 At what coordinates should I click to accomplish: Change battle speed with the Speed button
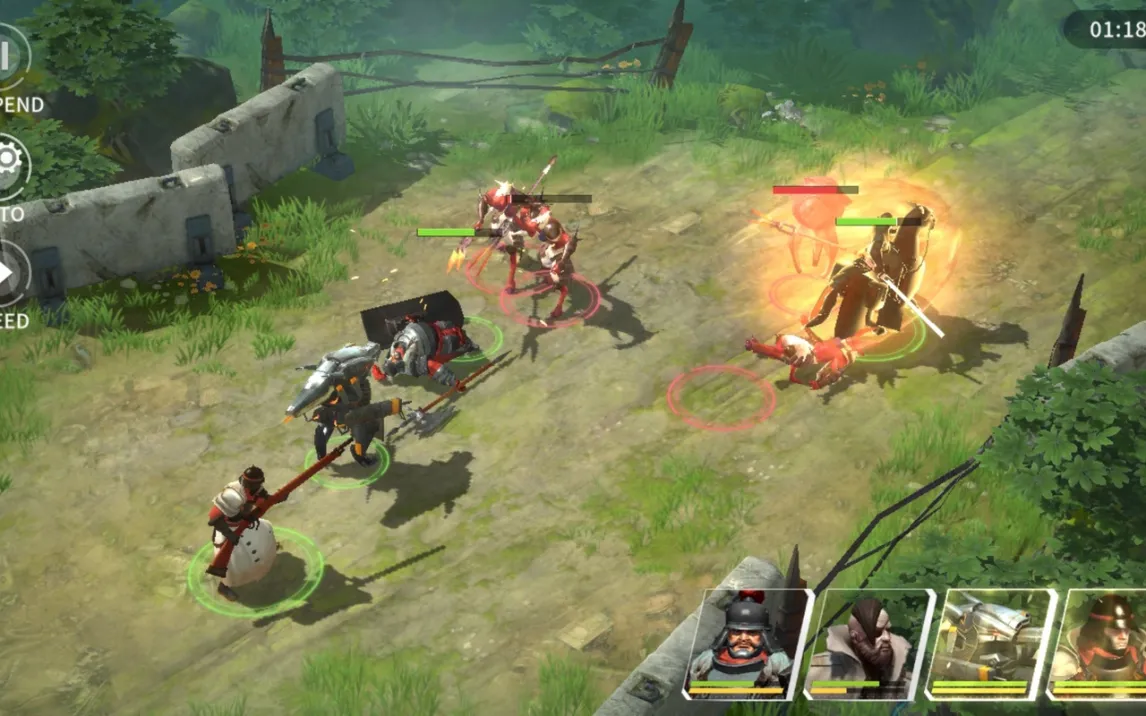tap(10, 273)
